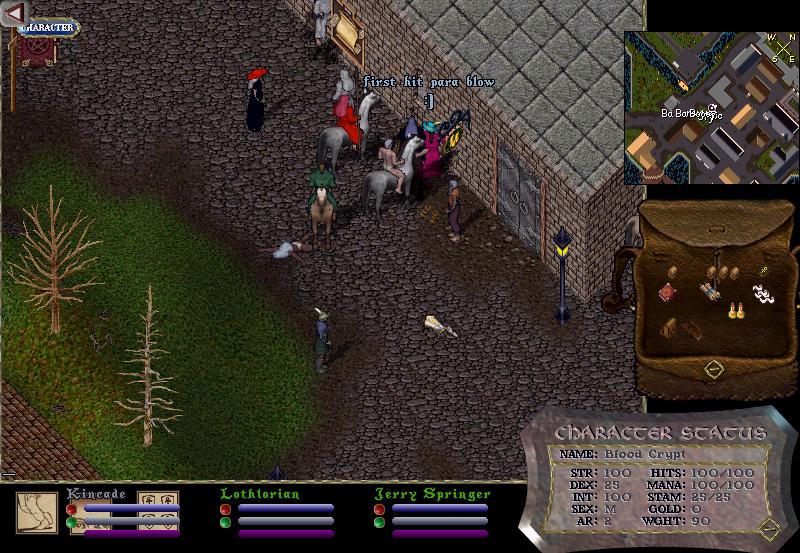
Task: Open the parchment scroll icon beside Kincade
Action: 36,512
